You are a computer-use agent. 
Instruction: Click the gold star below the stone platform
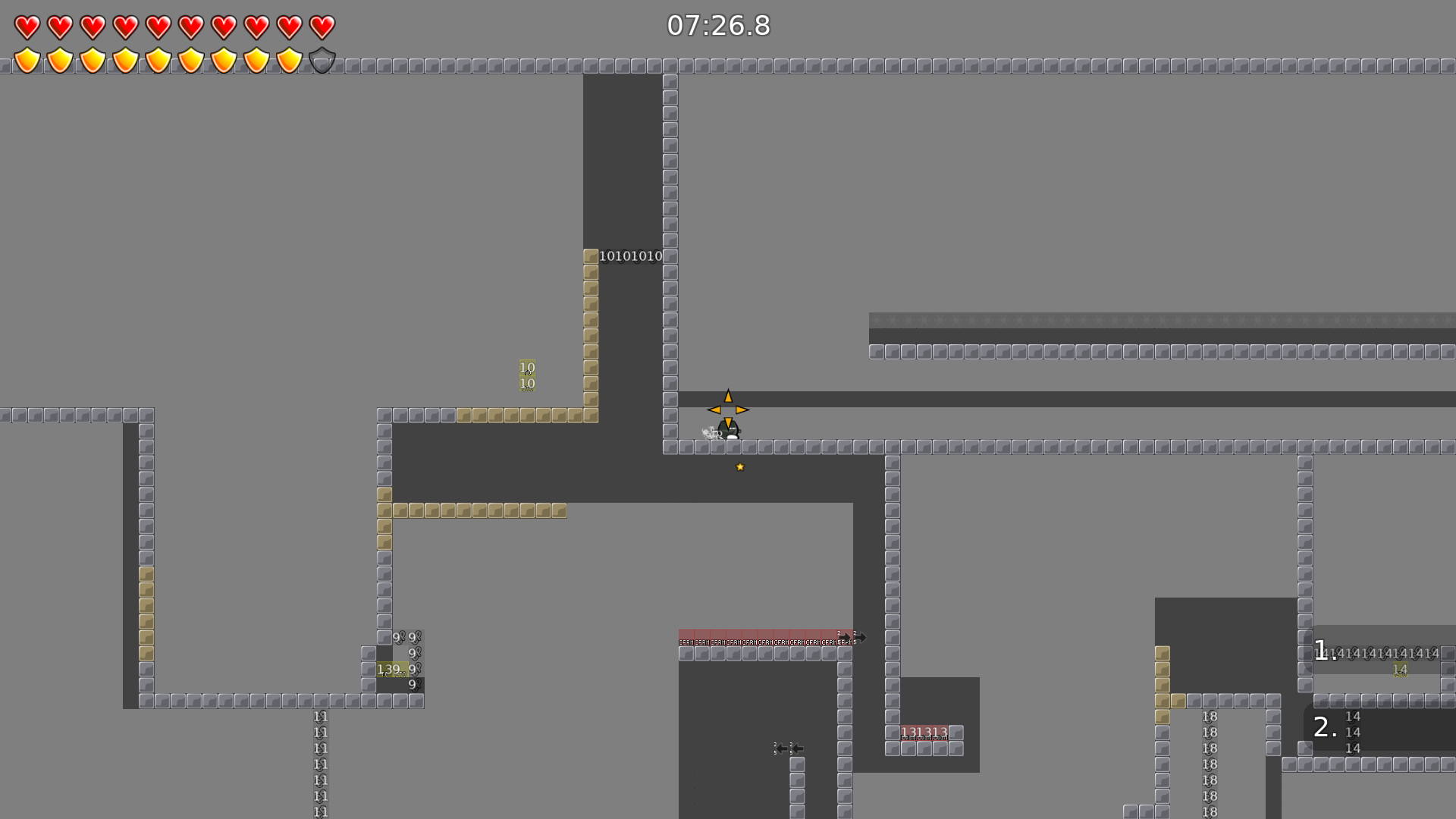[x=739, y=466]
